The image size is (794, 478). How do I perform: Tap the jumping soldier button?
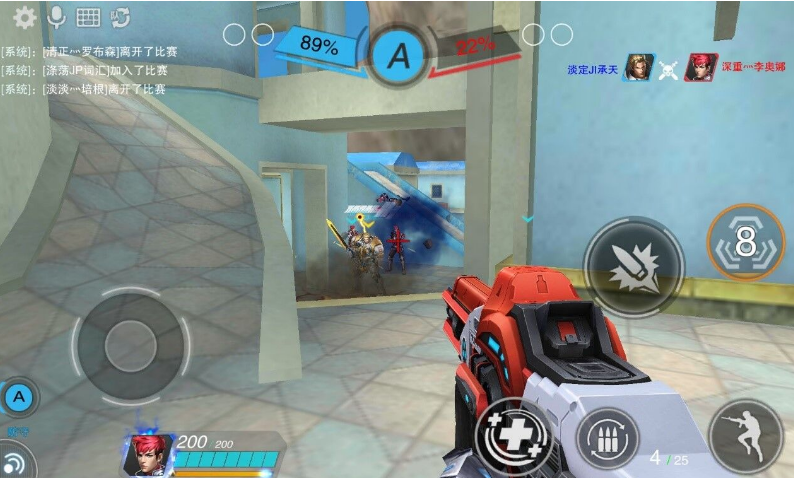[746, 436]
